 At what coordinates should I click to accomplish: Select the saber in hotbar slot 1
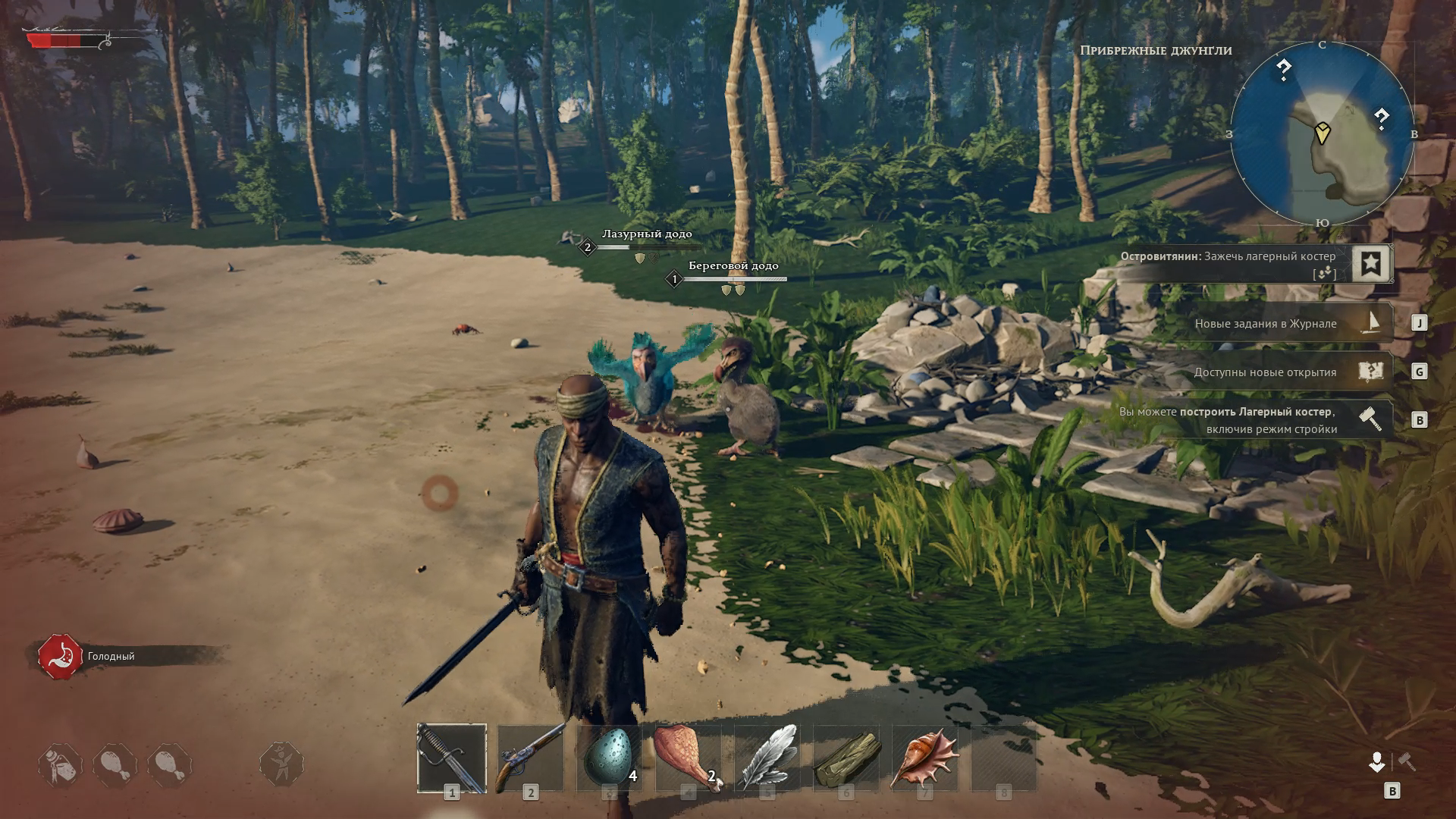452,758
